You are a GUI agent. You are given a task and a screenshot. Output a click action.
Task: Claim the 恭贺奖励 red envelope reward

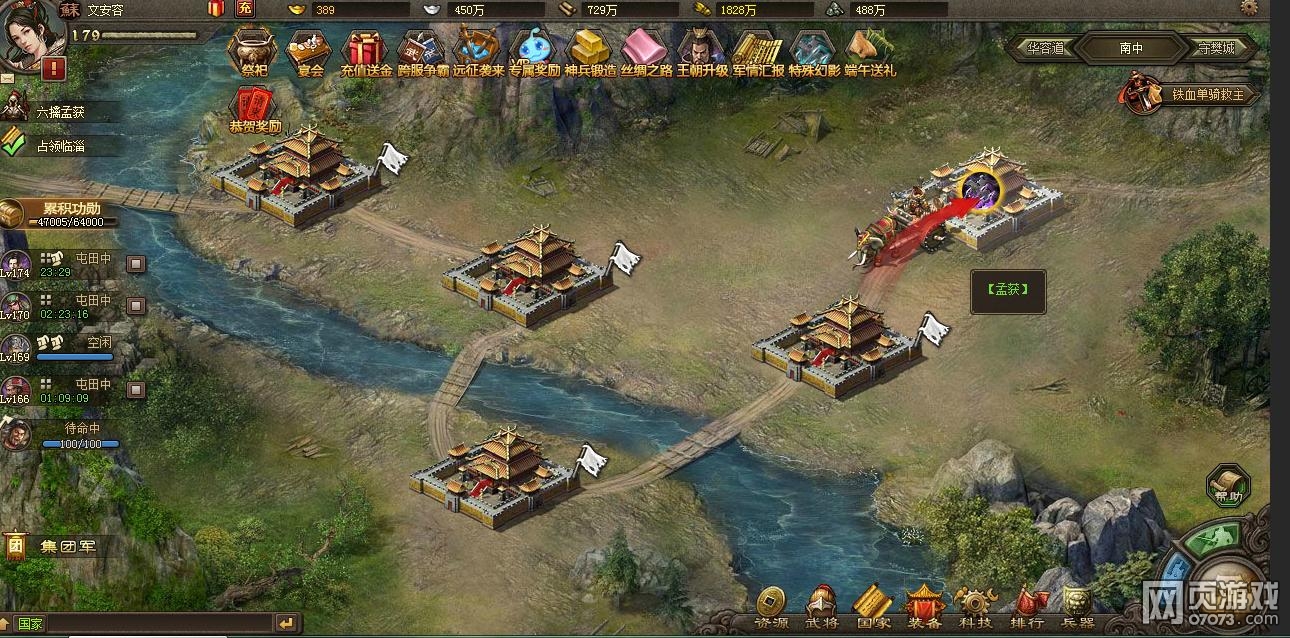tap(254, 109)
